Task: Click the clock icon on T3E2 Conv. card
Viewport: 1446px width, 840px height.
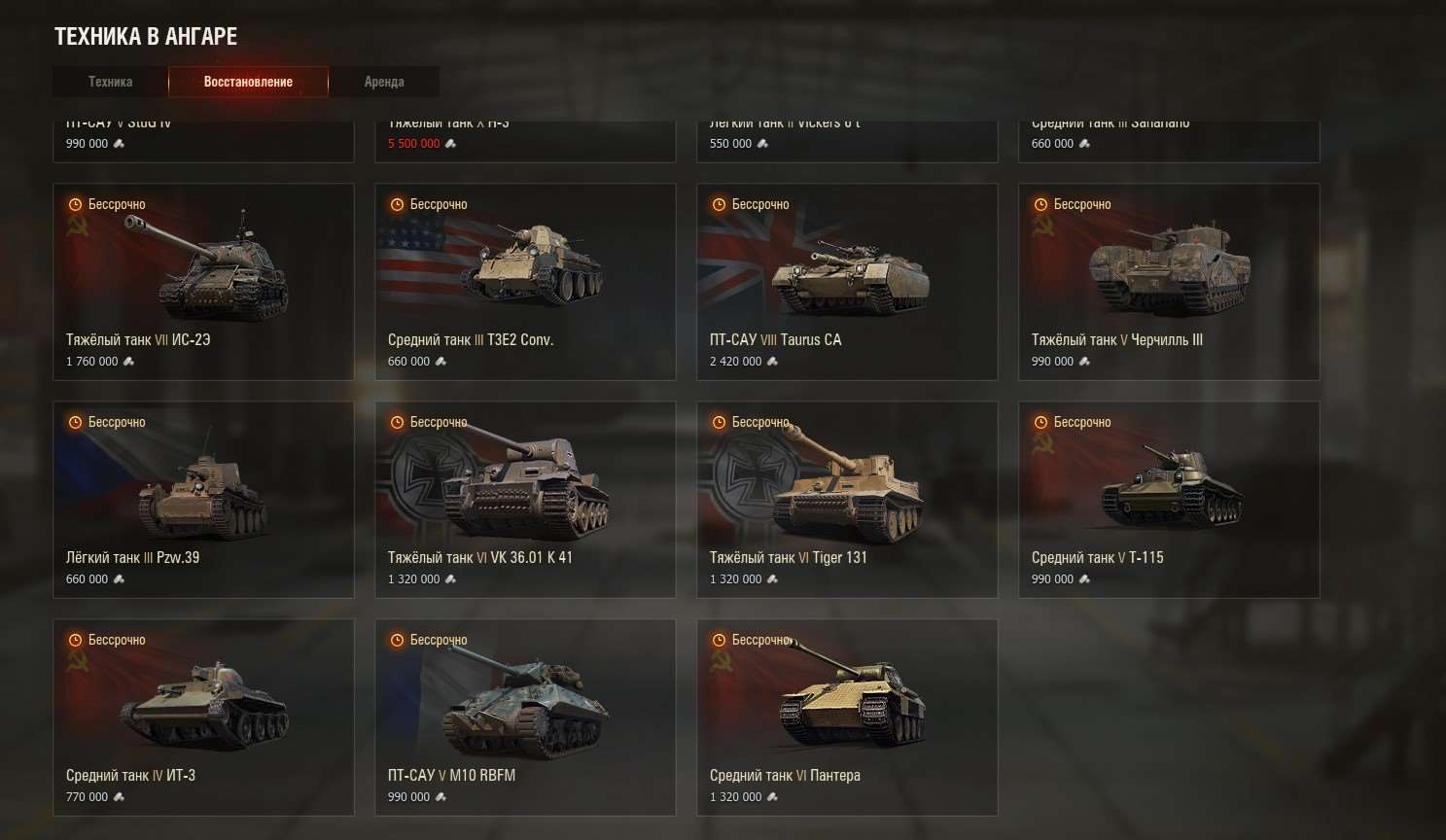Action: [x=397, y=204]
